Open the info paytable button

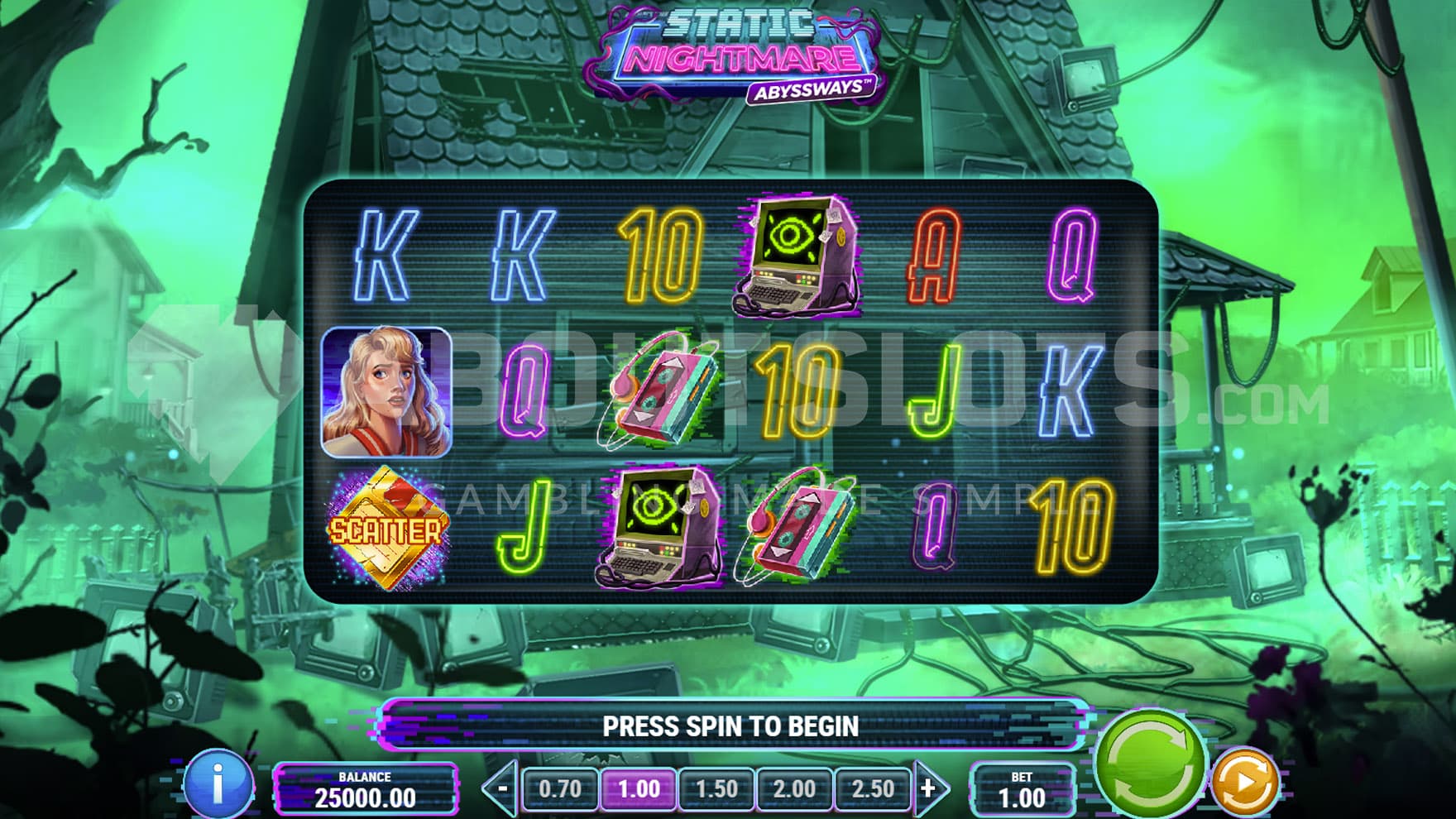[218, 783]
